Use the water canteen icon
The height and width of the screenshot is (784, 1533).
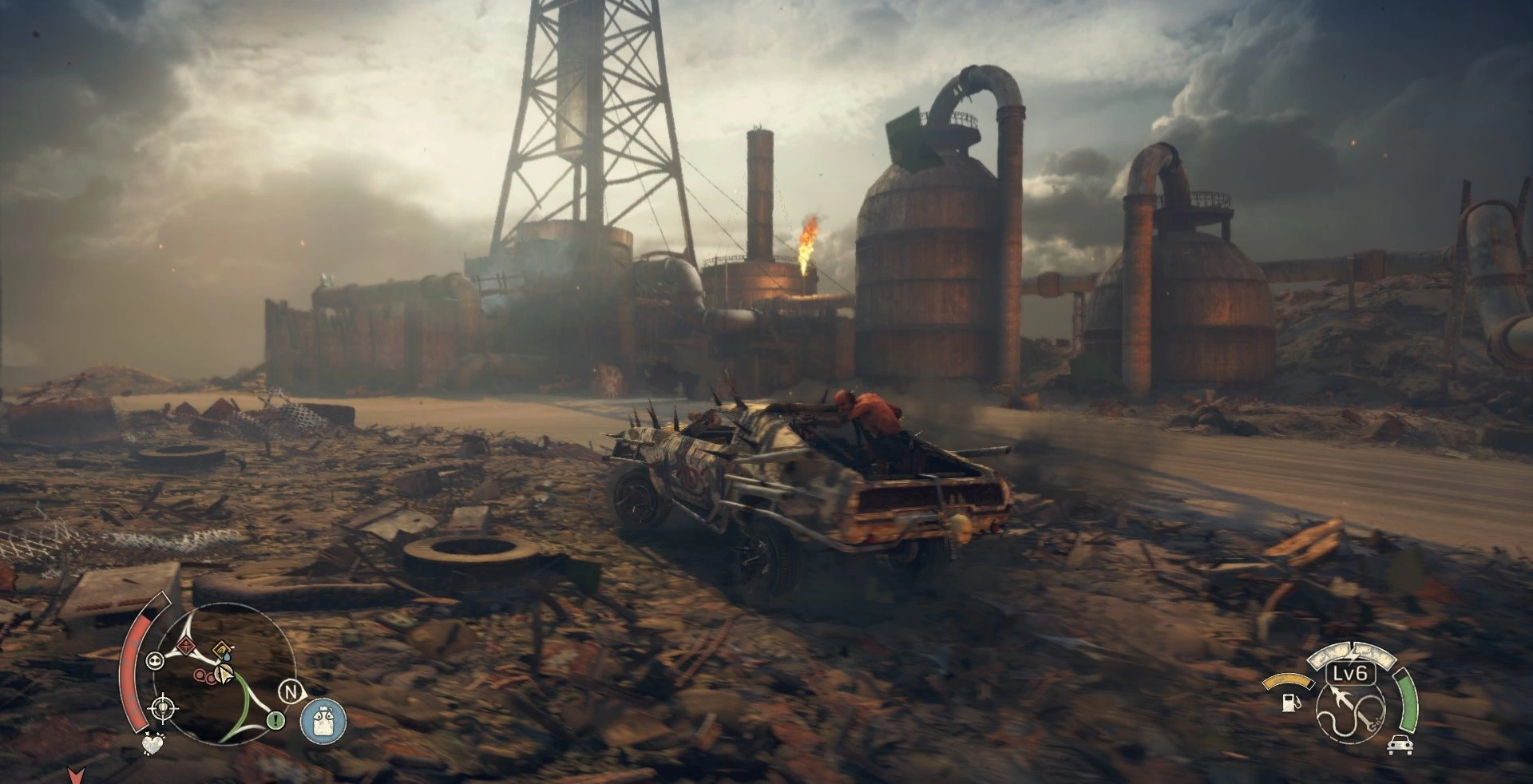coord(323,719)
